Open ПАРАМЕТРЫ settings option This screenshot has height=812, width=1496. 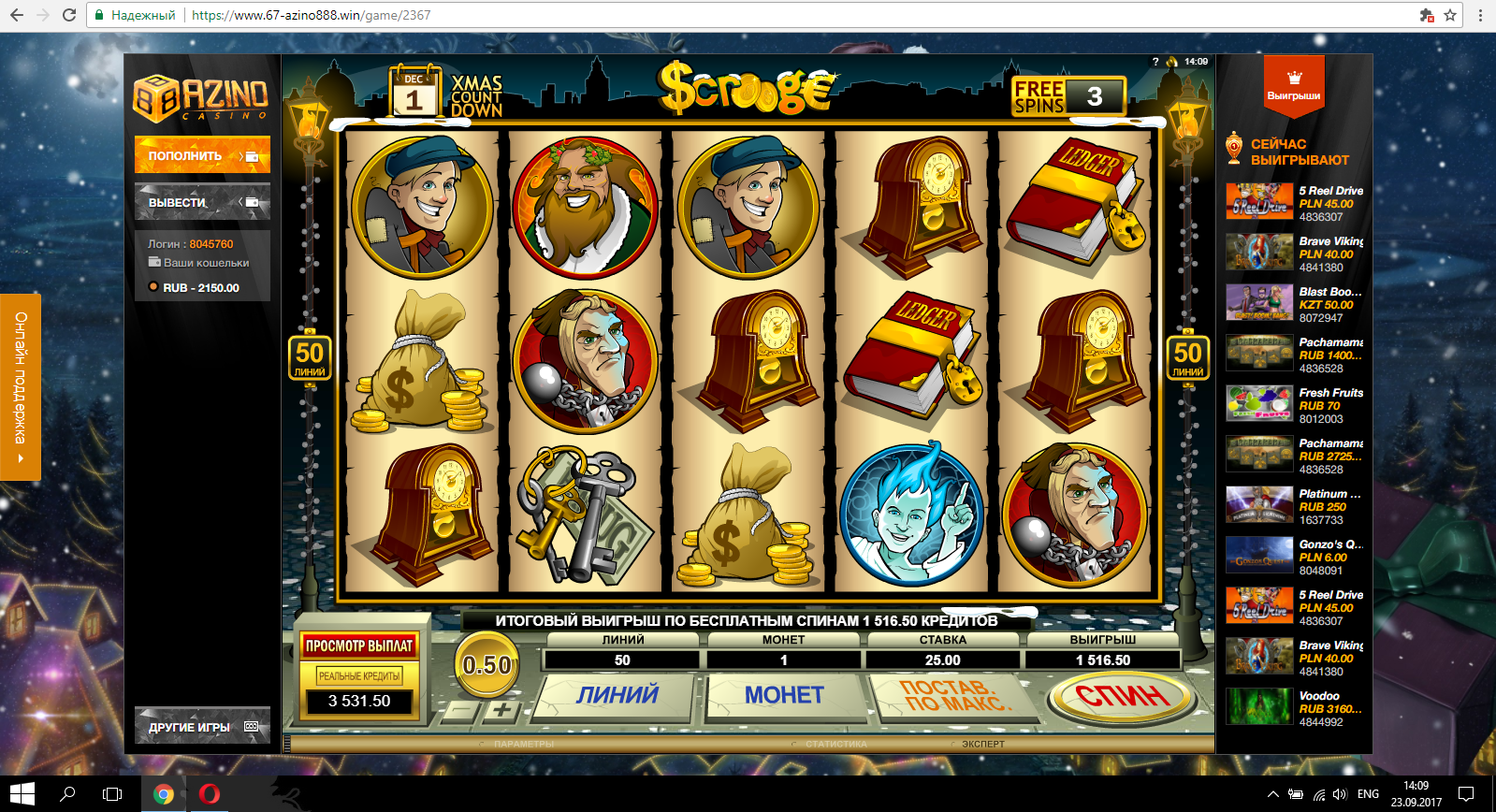524,745
